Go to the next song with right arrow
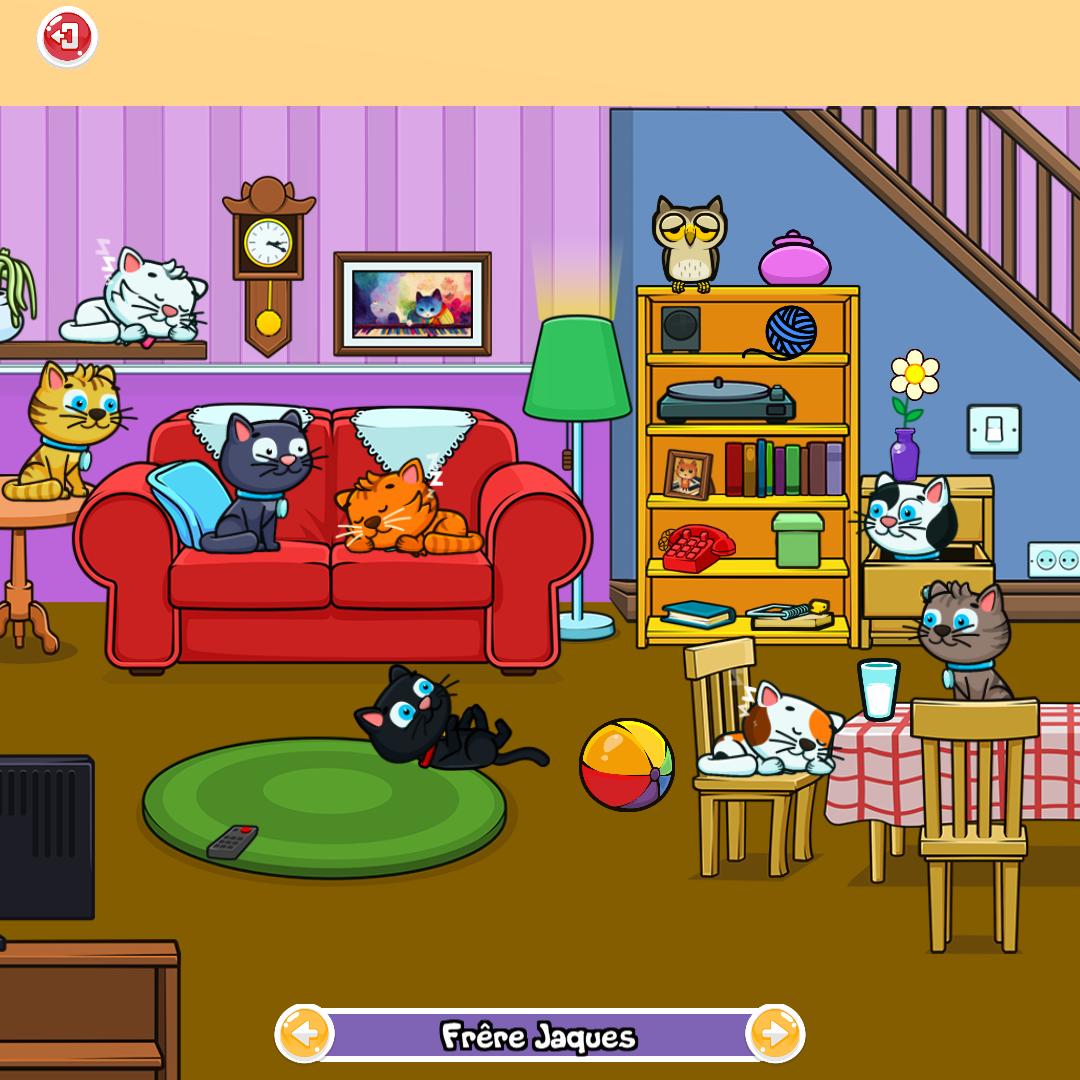 [775, 1034]
